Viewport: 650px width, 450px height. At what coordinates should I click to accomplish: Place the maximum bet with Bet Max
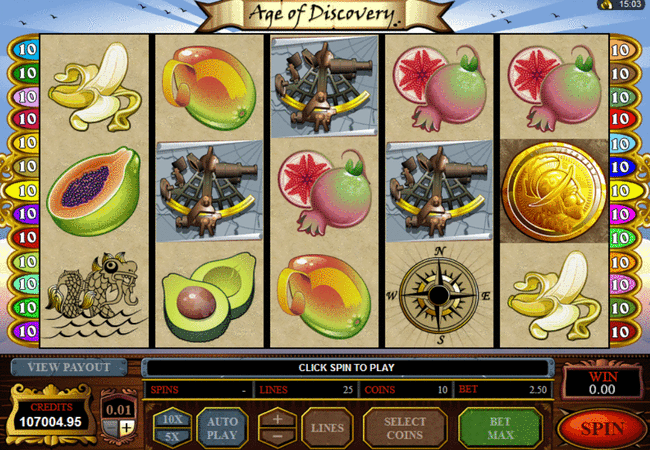pyautogui.click(x=500, y=428)
